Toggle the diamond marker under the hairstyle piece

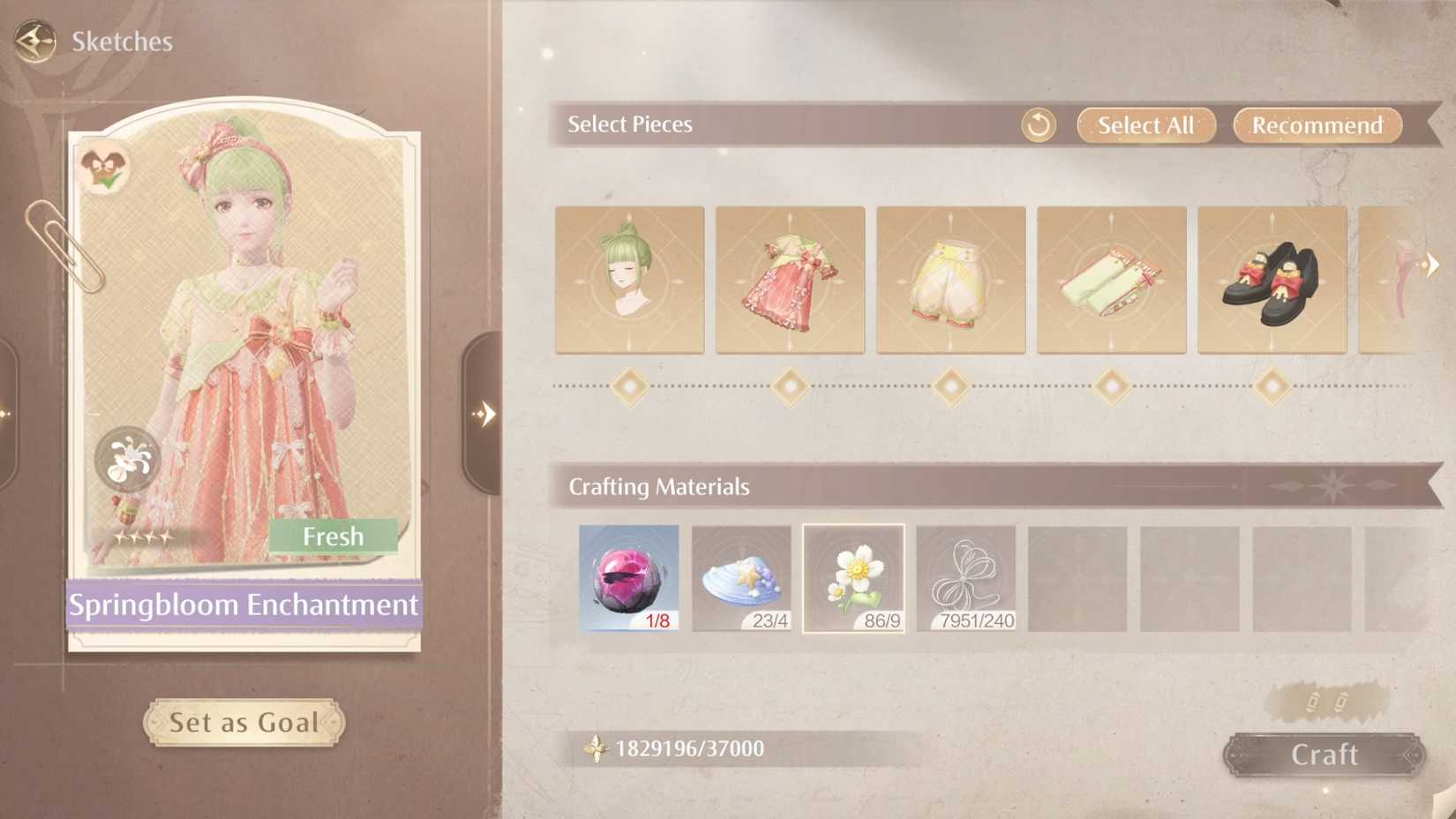tap(629, 386)
